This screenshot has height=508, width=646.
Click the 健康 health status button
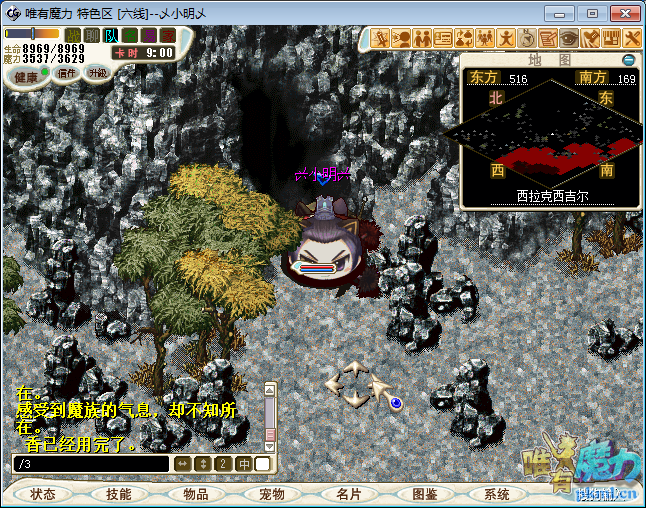point(27,76)
